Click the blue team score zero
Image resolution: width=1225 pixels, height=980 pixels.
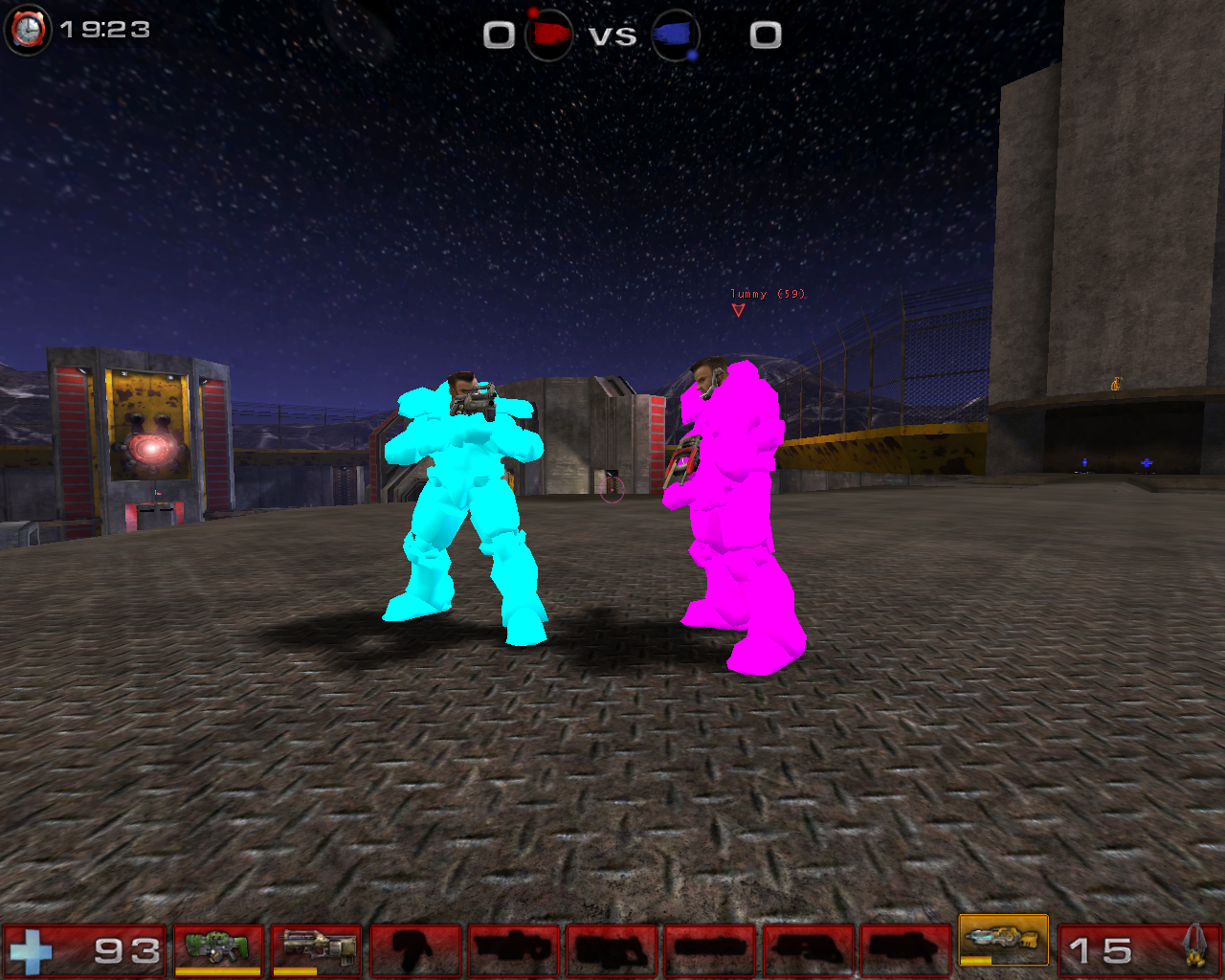coord(761,33)
